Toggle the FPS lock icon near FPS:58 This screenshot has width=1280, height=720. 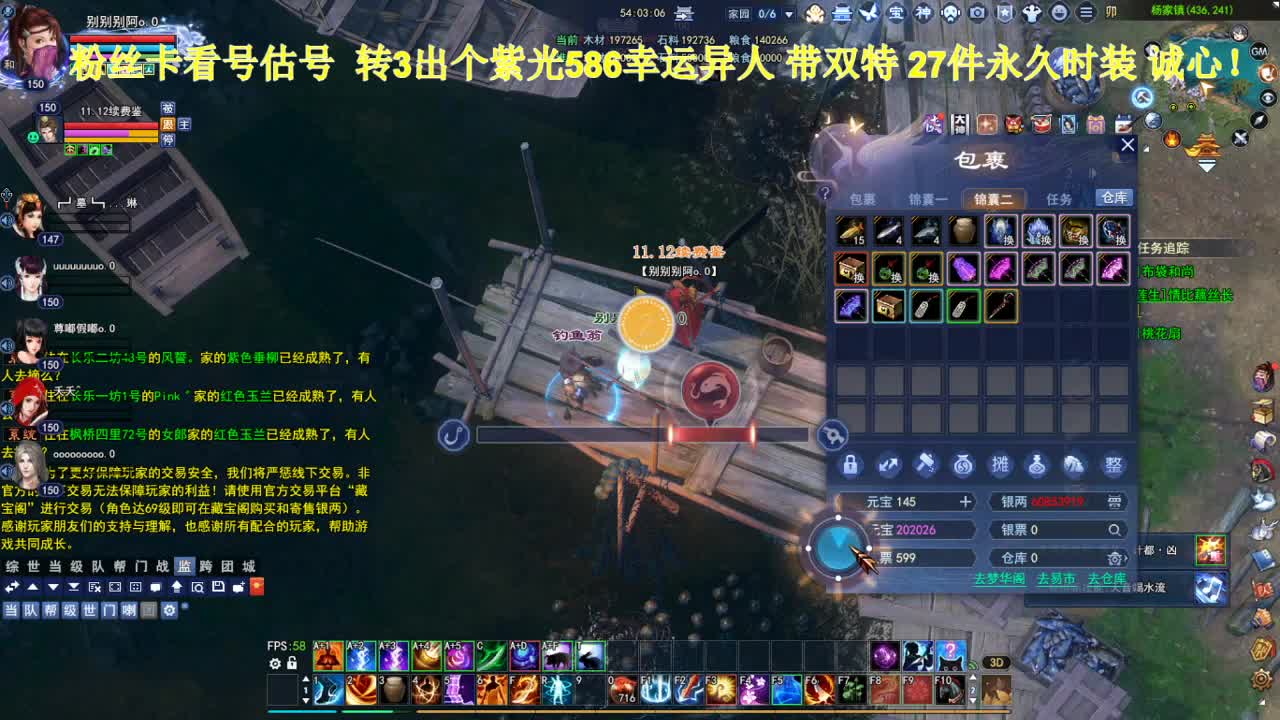(292, 662)
